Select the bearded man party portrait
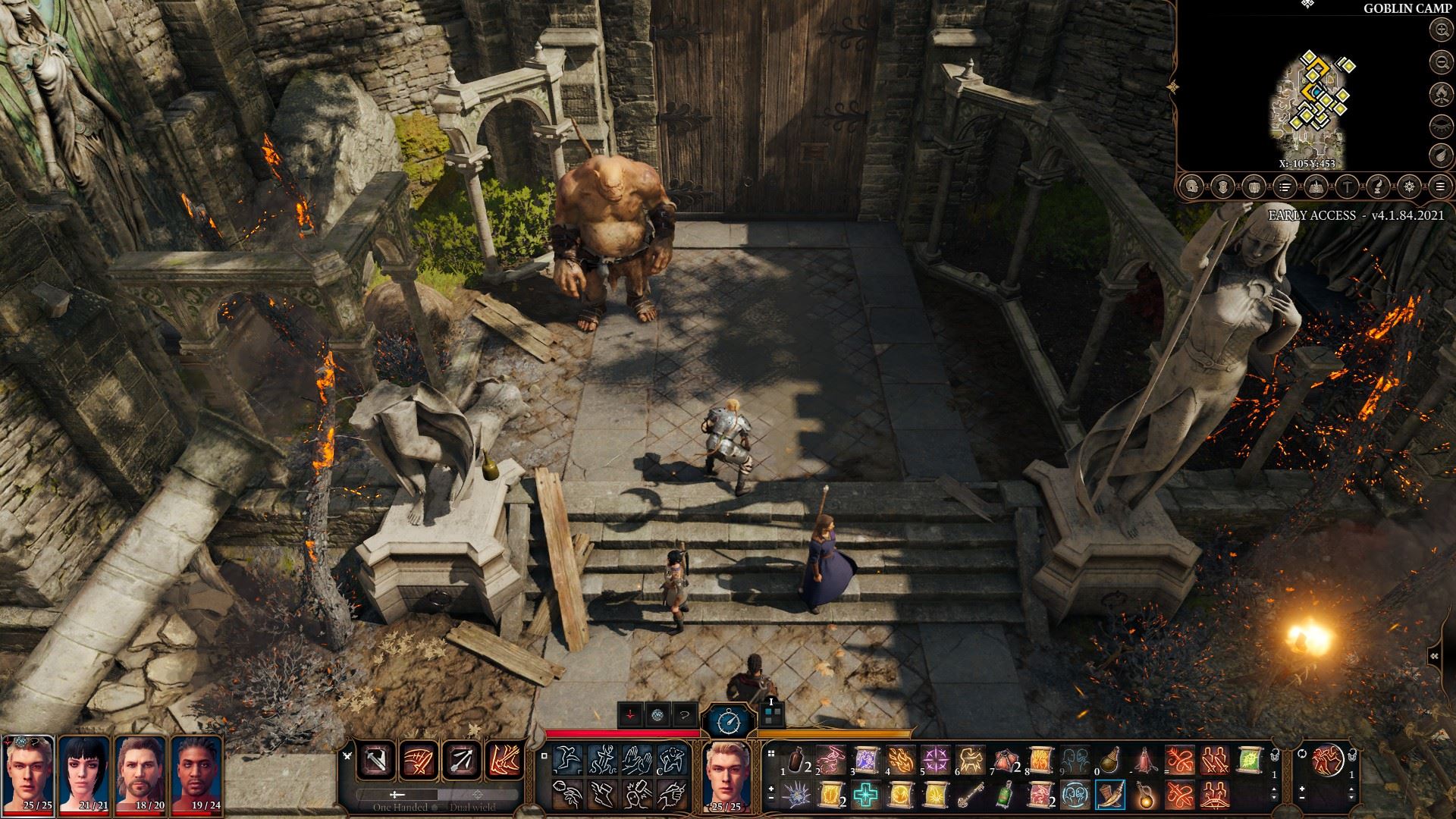The height and width of the screenshot is (819, 1456). point(141,773)
